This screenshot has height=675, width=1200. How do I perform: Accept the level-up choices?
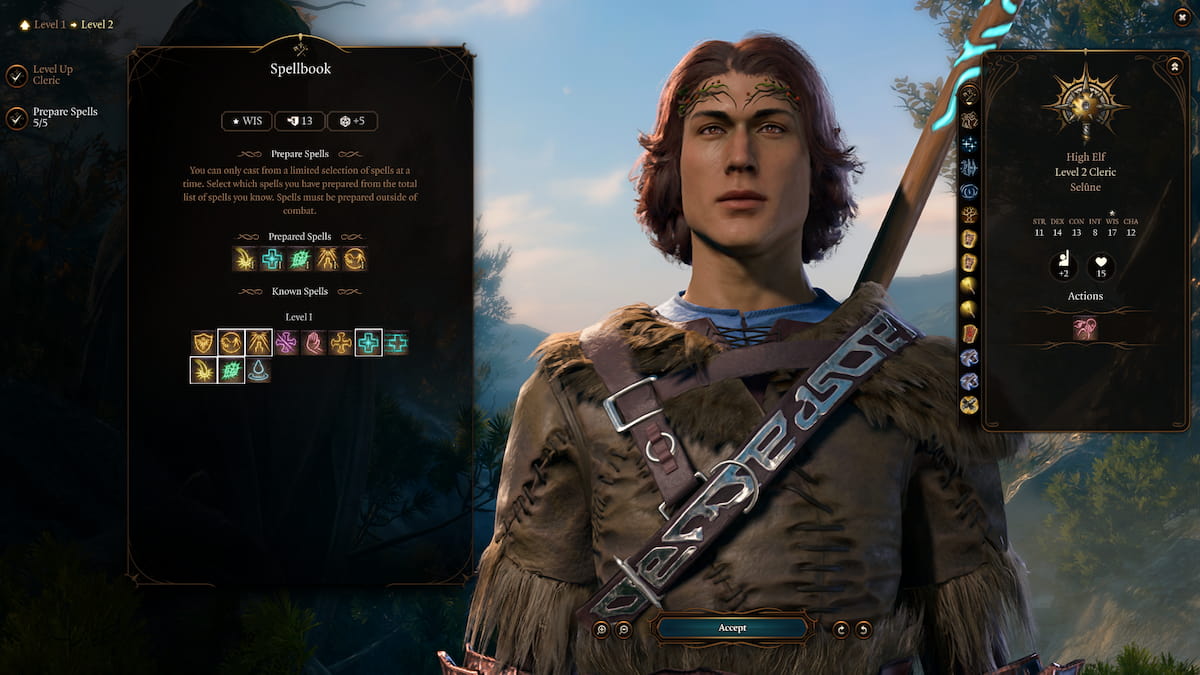[732, 628]
